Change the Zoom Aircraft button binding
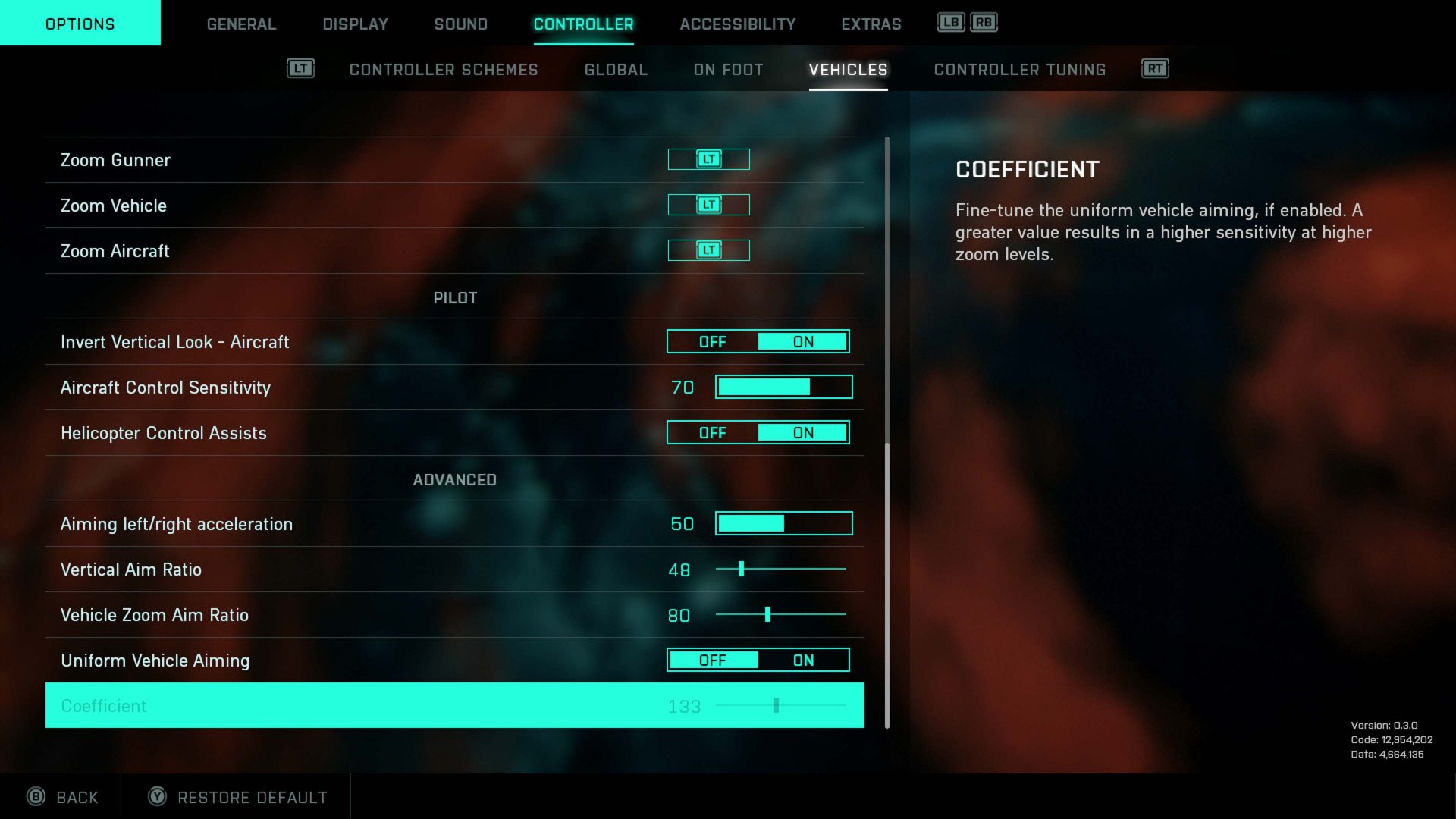The image size is (1456, 819). click(708, 250)
